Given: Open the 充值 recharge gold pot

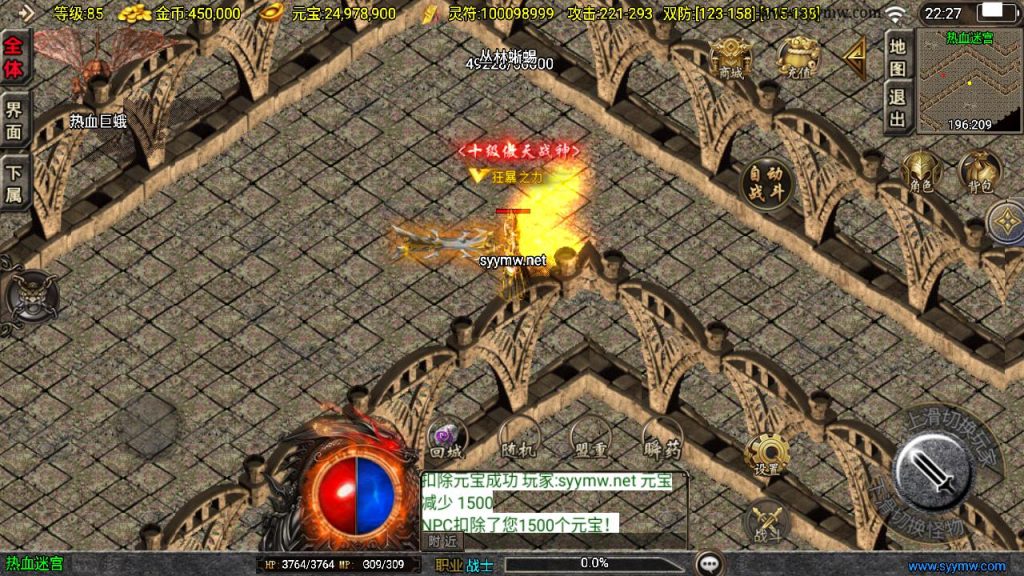Looking at the screenshot, I should 798,58.
